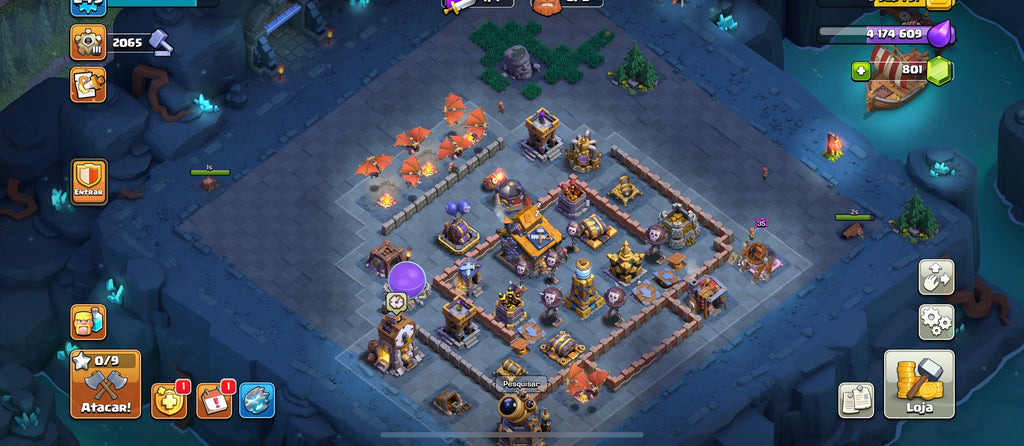Viewport: 1024px width, 446px height.
Task: Open the gear settings menu
Action: (936, 322)
